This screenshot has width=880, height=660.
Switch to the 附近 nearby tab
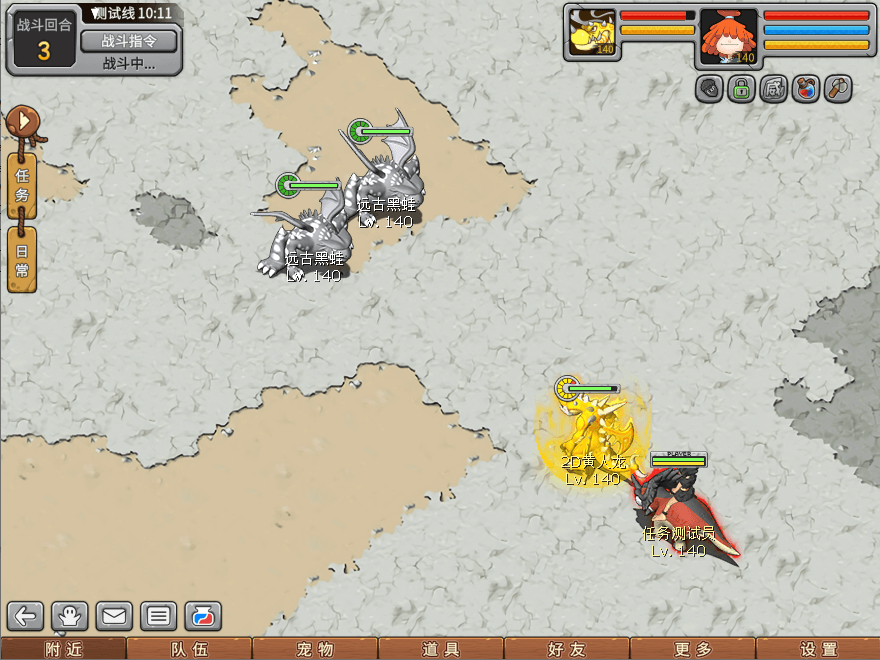[63, 649]
